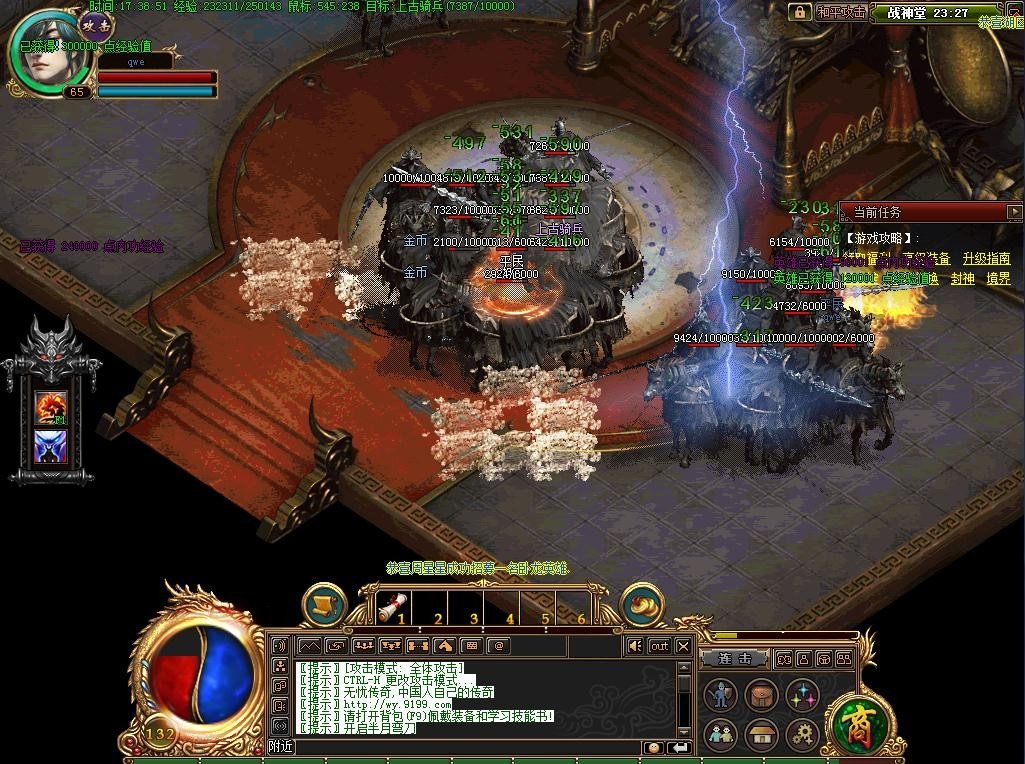Image resolution: width=1025 pixels, height=764 pixels.
Task: Toggle the padlock icon beside 和平攻击
Action: 799,12
